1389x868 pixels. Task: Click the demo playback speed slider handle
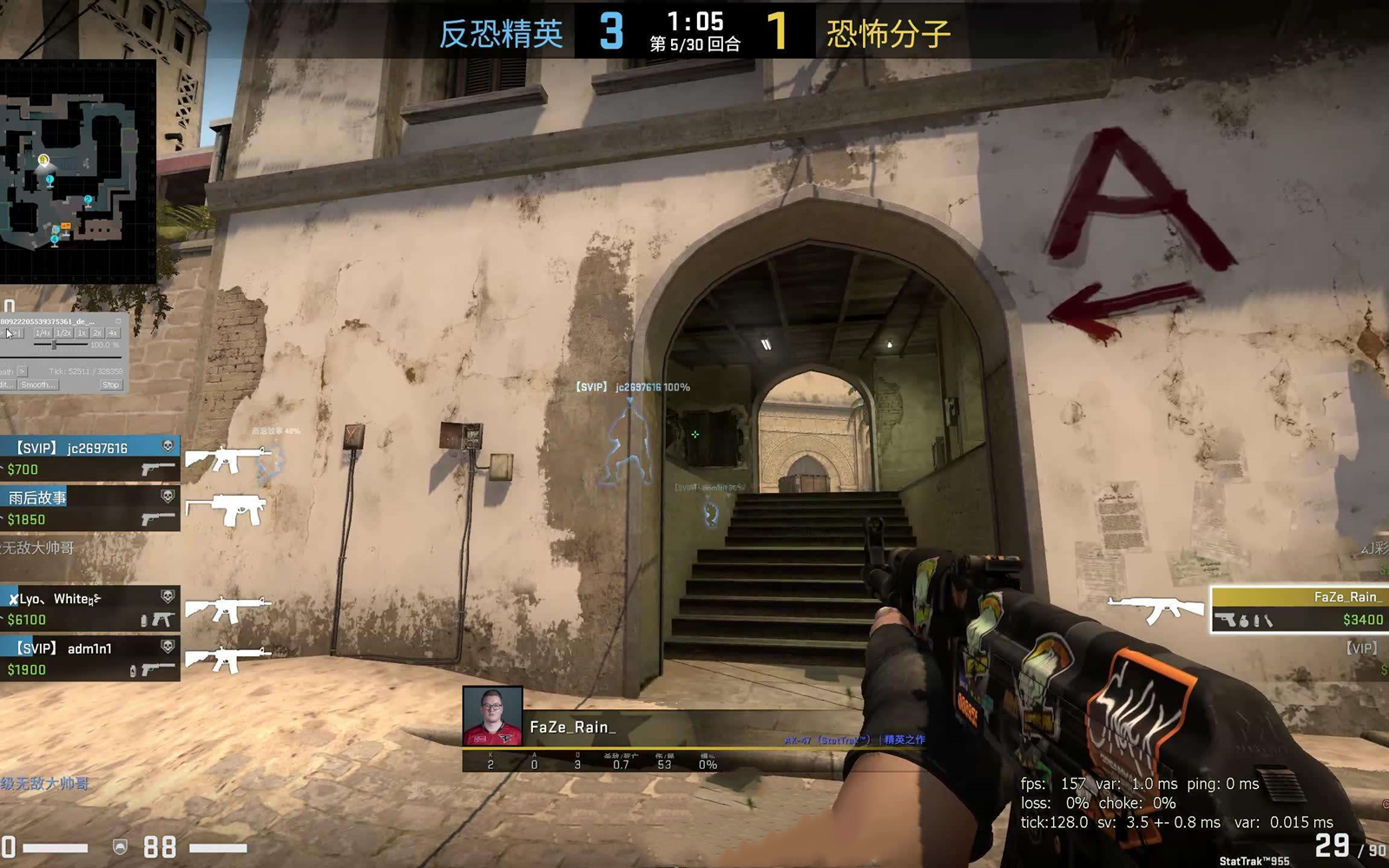coord(54,345)
